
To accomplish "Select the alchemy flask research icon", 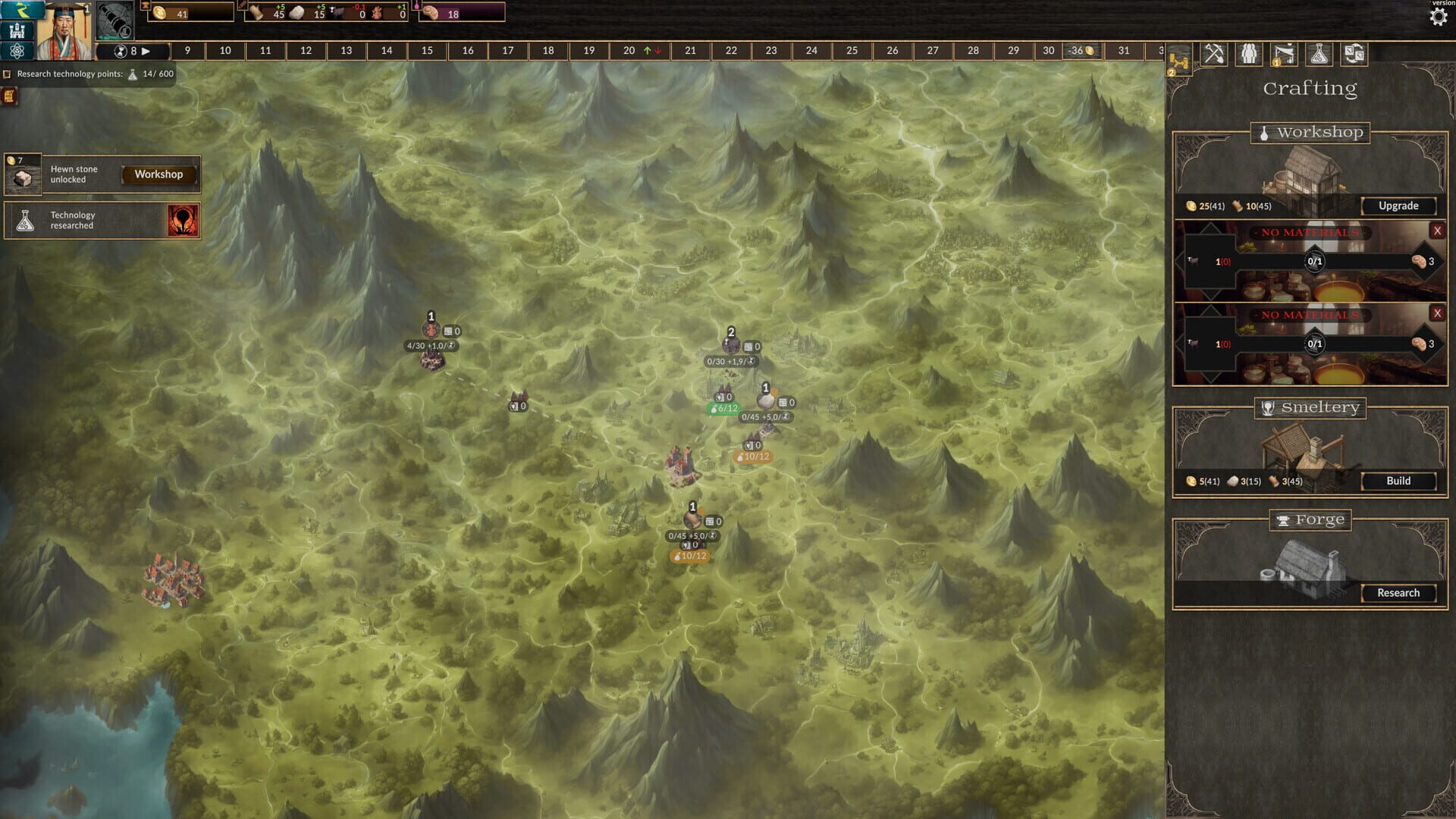I will click(x=1319, y=55).
